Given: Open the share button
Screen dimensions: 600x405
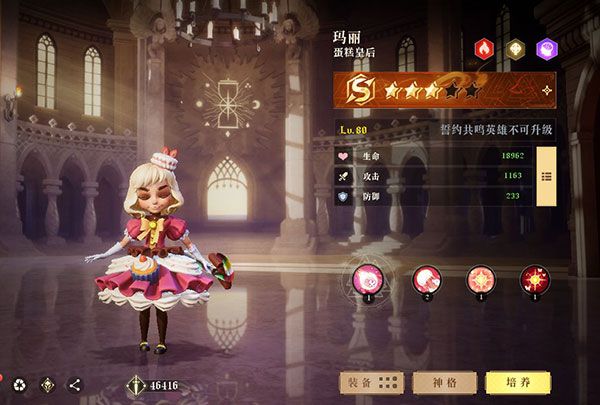Looking at the screenshot, I should click(x=75, y=384).
